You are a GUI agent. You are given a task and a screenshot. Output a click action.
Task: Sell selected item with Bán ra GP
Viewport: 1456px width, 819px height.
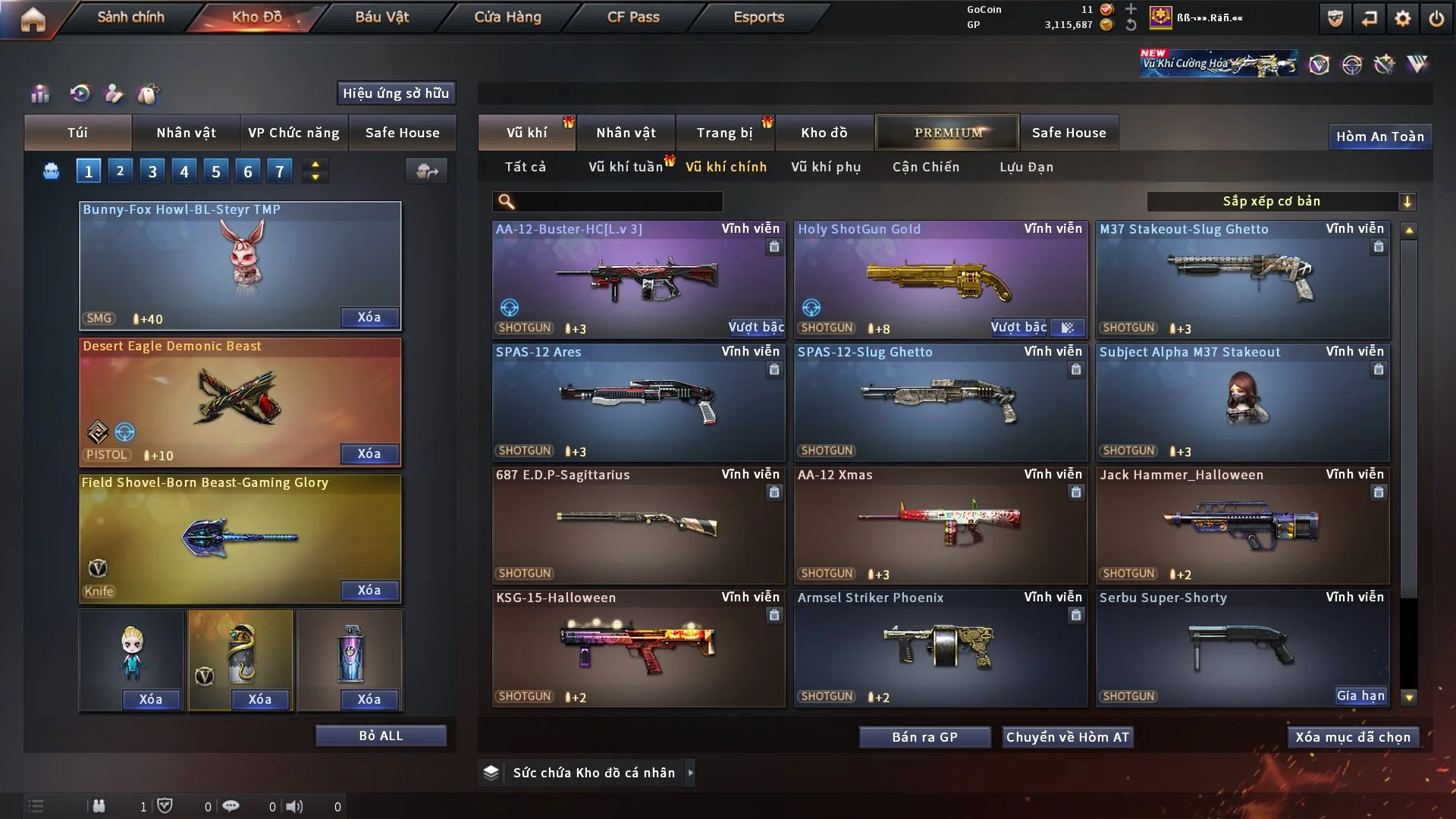[924, 737]
